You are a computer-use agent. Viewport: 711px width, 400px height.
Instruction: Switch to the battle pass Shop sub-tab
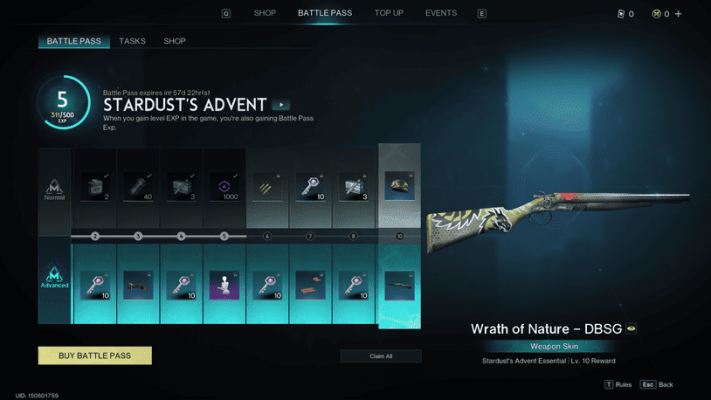[175, 41]
